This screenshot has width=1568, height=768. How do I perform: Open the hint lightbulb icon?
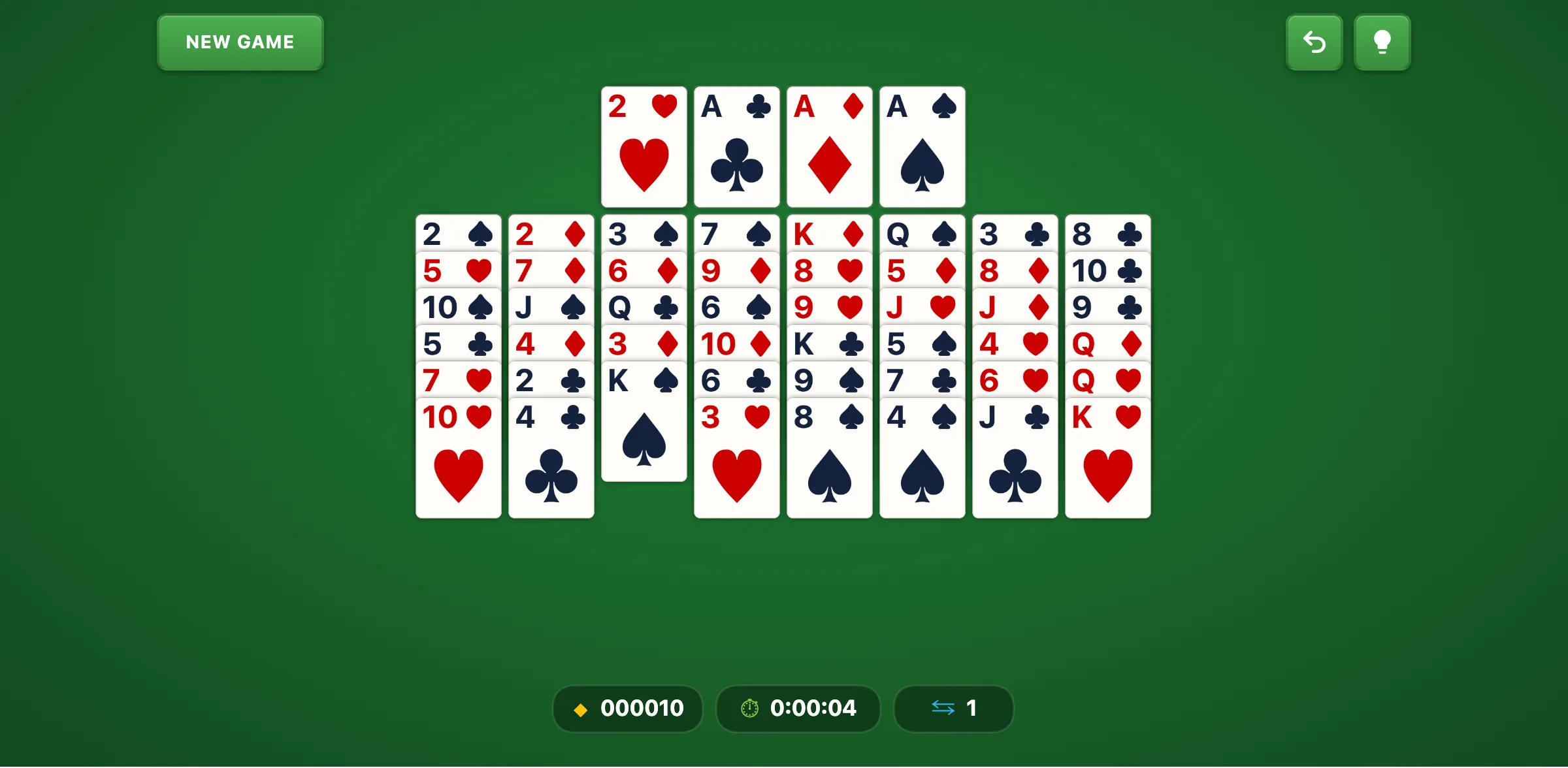(1382, 42)
